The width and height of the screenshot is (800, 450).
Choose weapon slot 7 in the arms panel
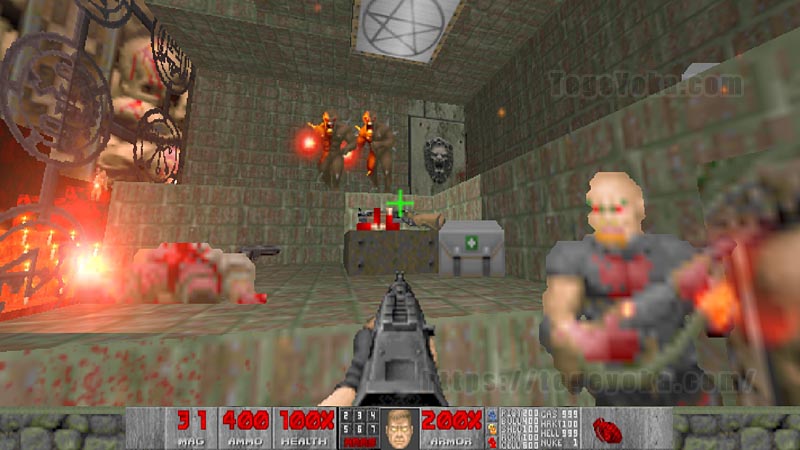point(372,428)
